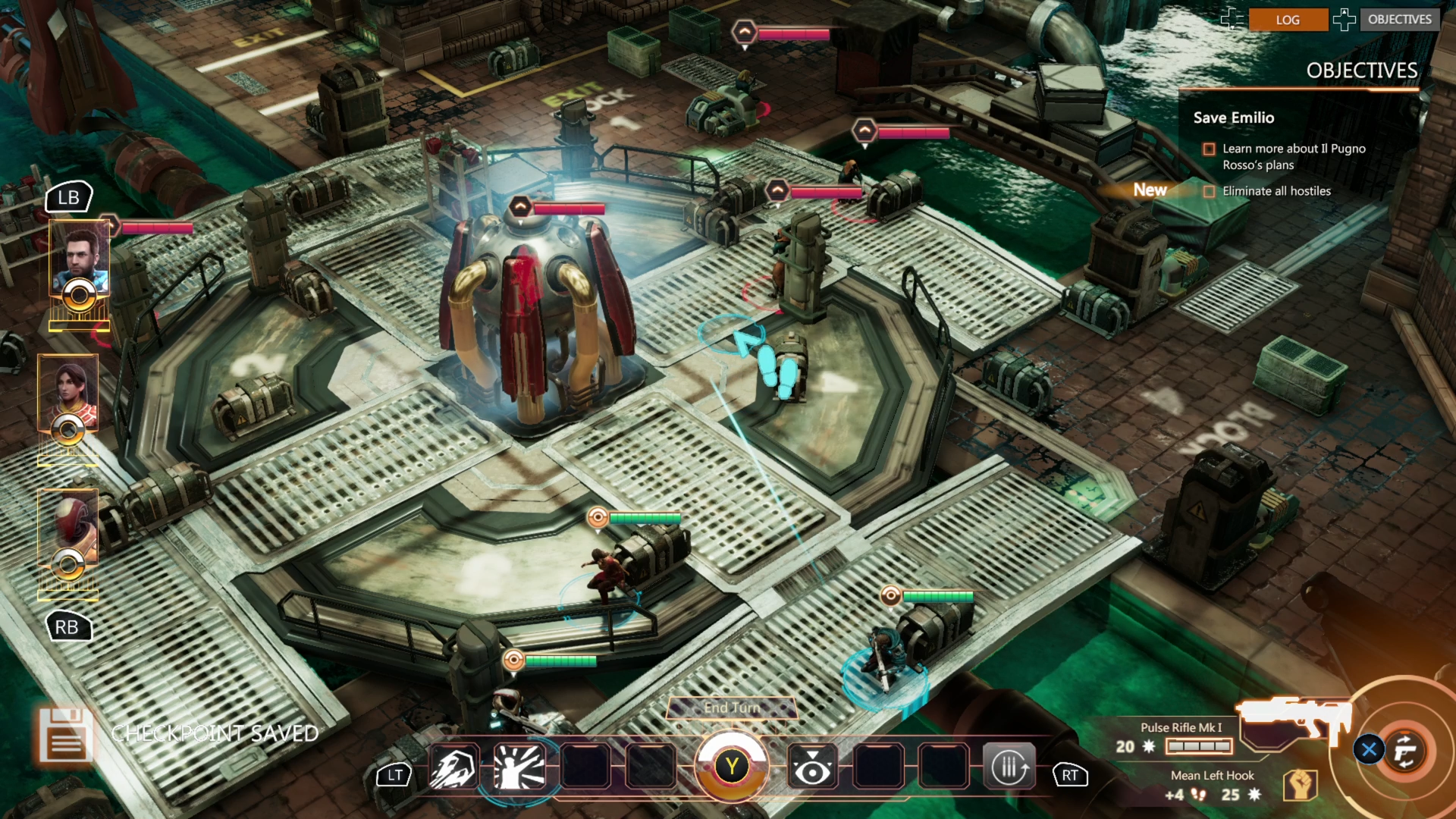Click the 'Learn more about Il Pugno' objective
This screenshot has width=1456, height=819.
click(x=1293, y=157)
